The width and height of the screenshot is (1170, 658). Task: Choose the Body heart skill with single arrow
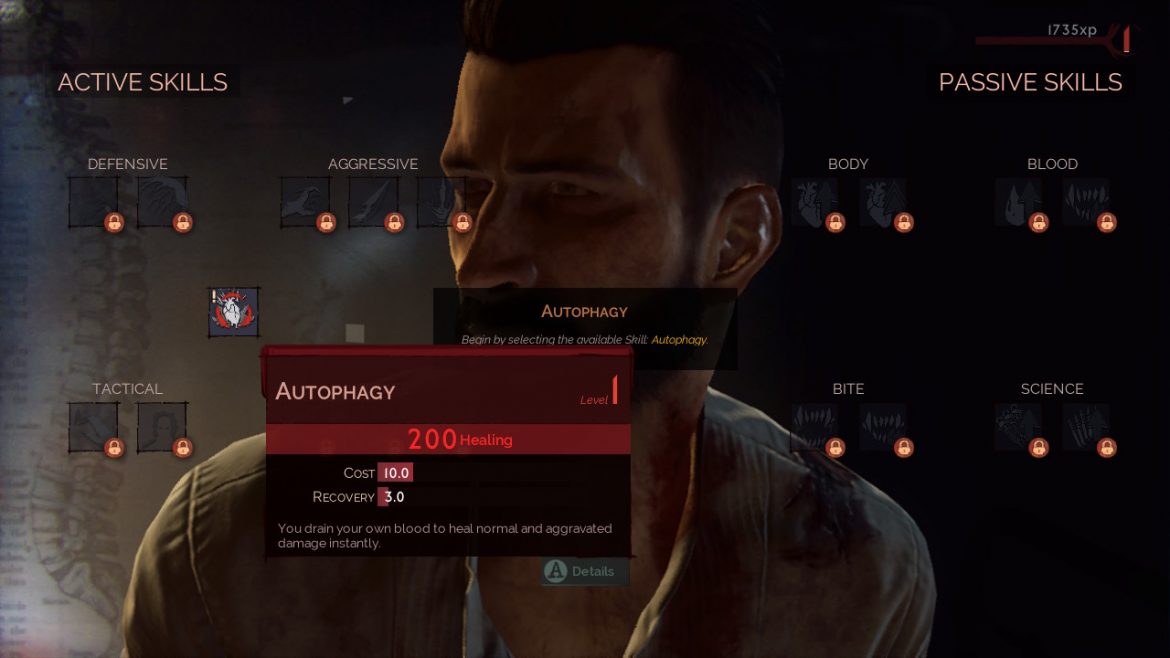click(814, 202)
